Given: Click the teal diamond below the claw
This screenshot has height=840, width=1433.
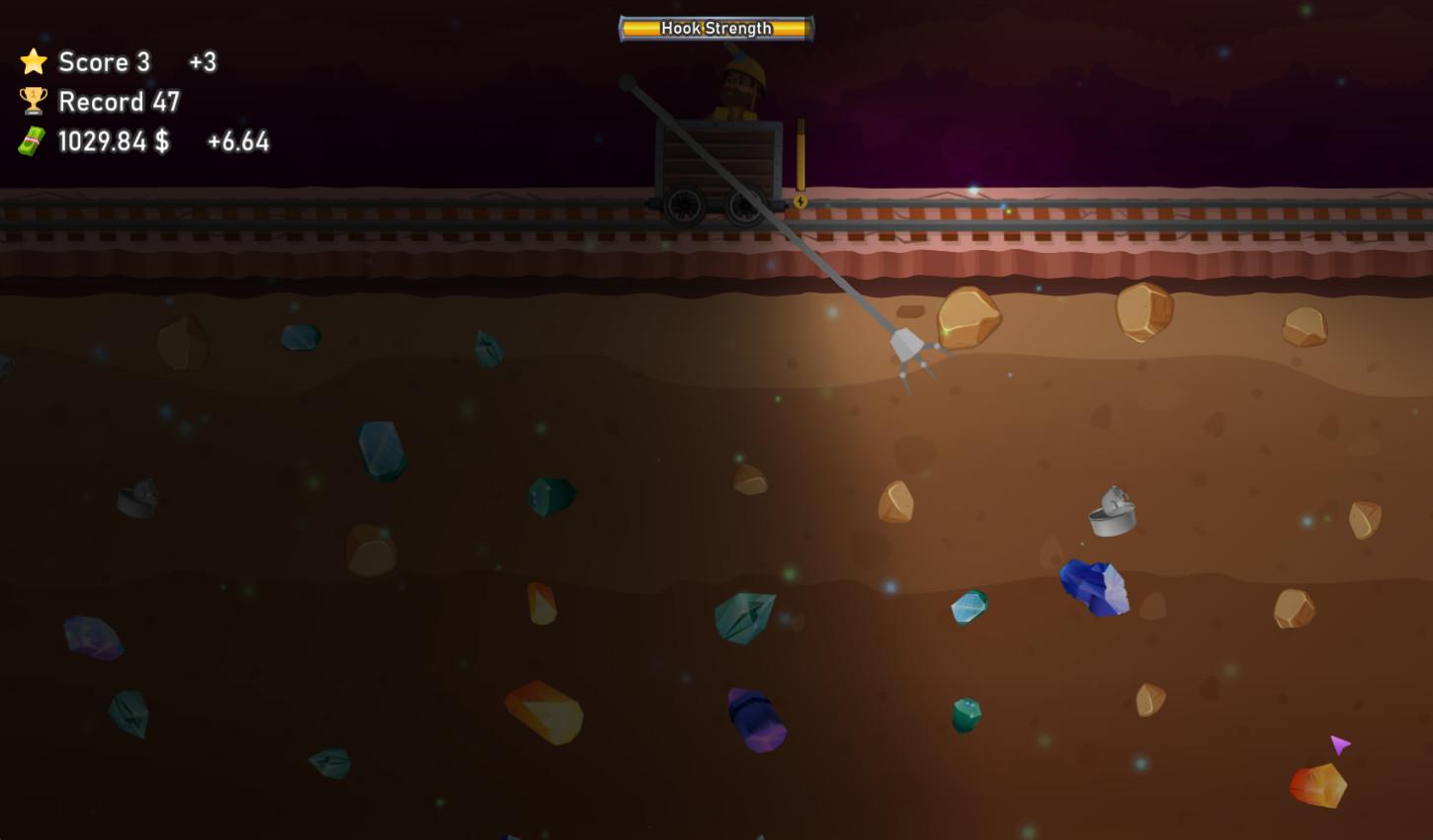Looking at the screenshot, I should [x=966, y=607].
